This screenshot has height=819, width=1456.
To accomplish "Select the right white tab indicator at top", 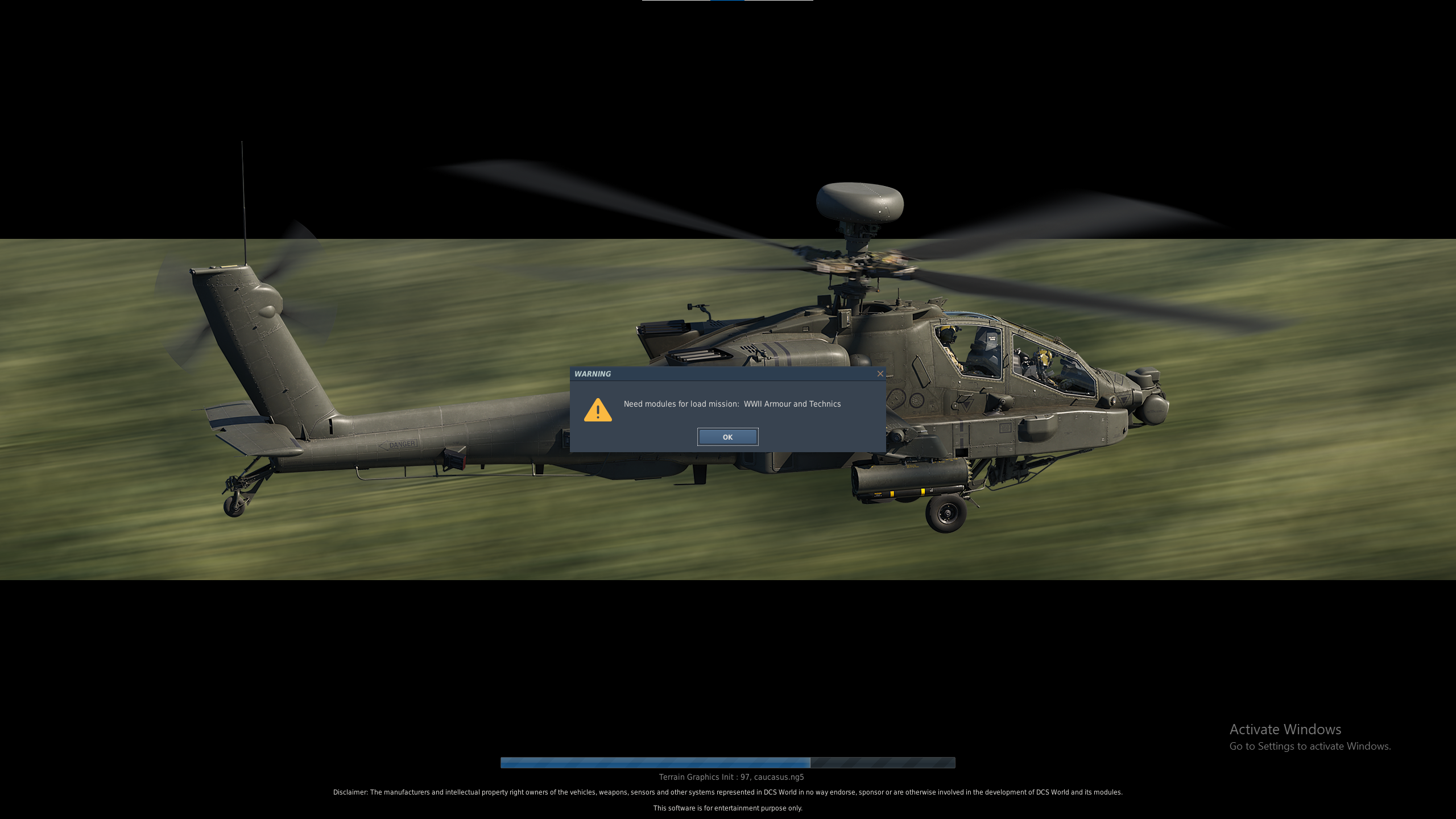I will click(x=780, y=1).
